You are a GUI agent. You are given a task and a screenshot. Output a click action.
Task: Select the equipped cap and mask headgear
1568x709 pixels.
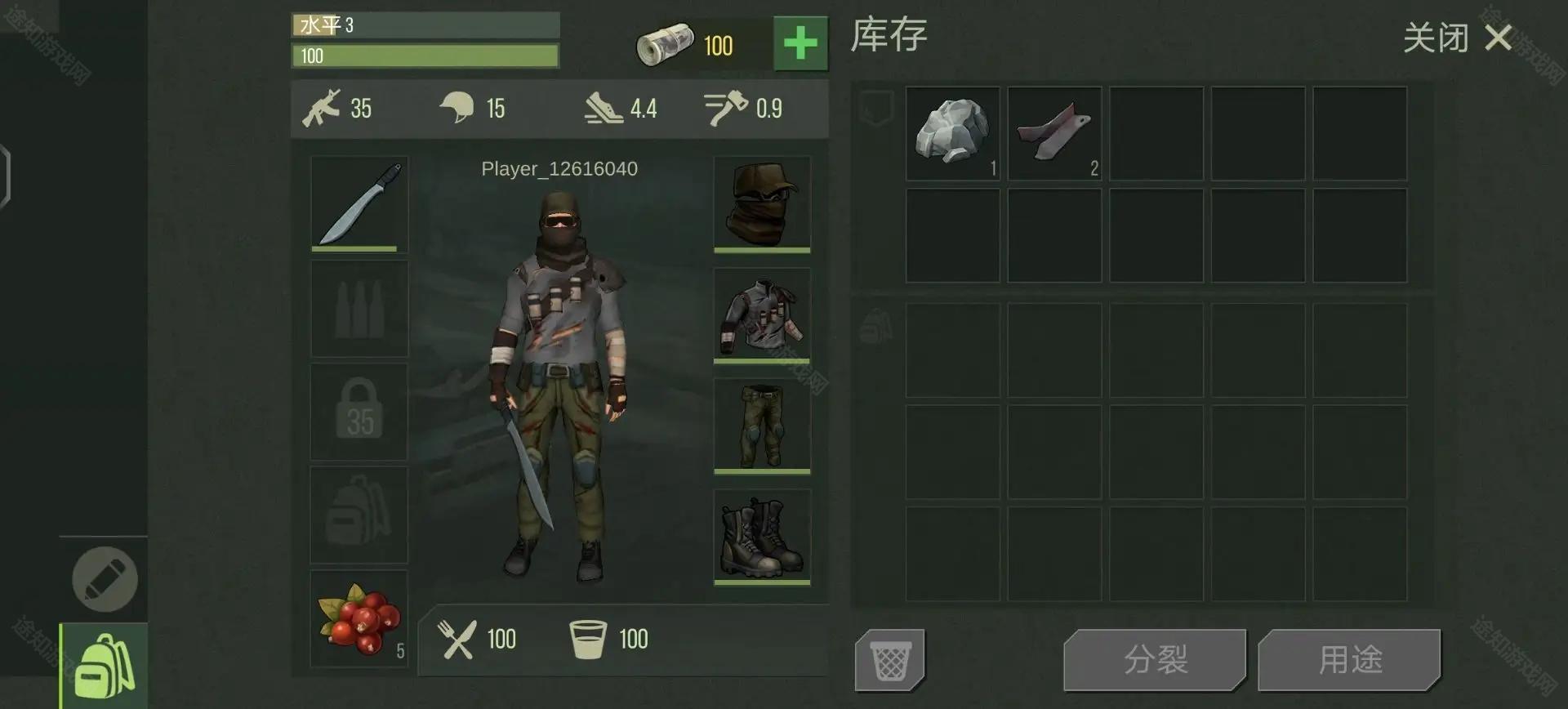762,203
